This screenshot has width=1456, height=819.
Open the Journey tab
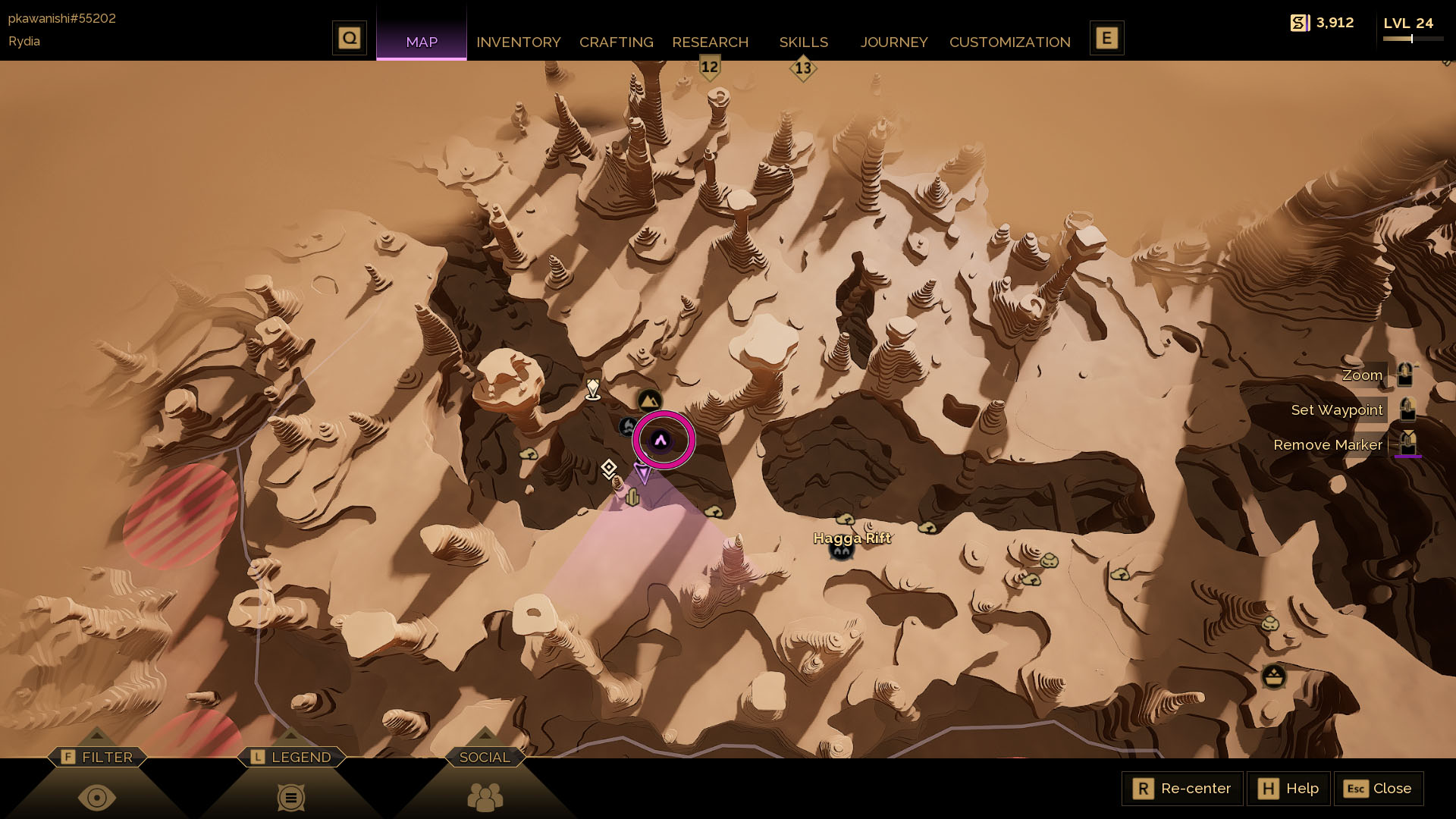tap(893, 42)
